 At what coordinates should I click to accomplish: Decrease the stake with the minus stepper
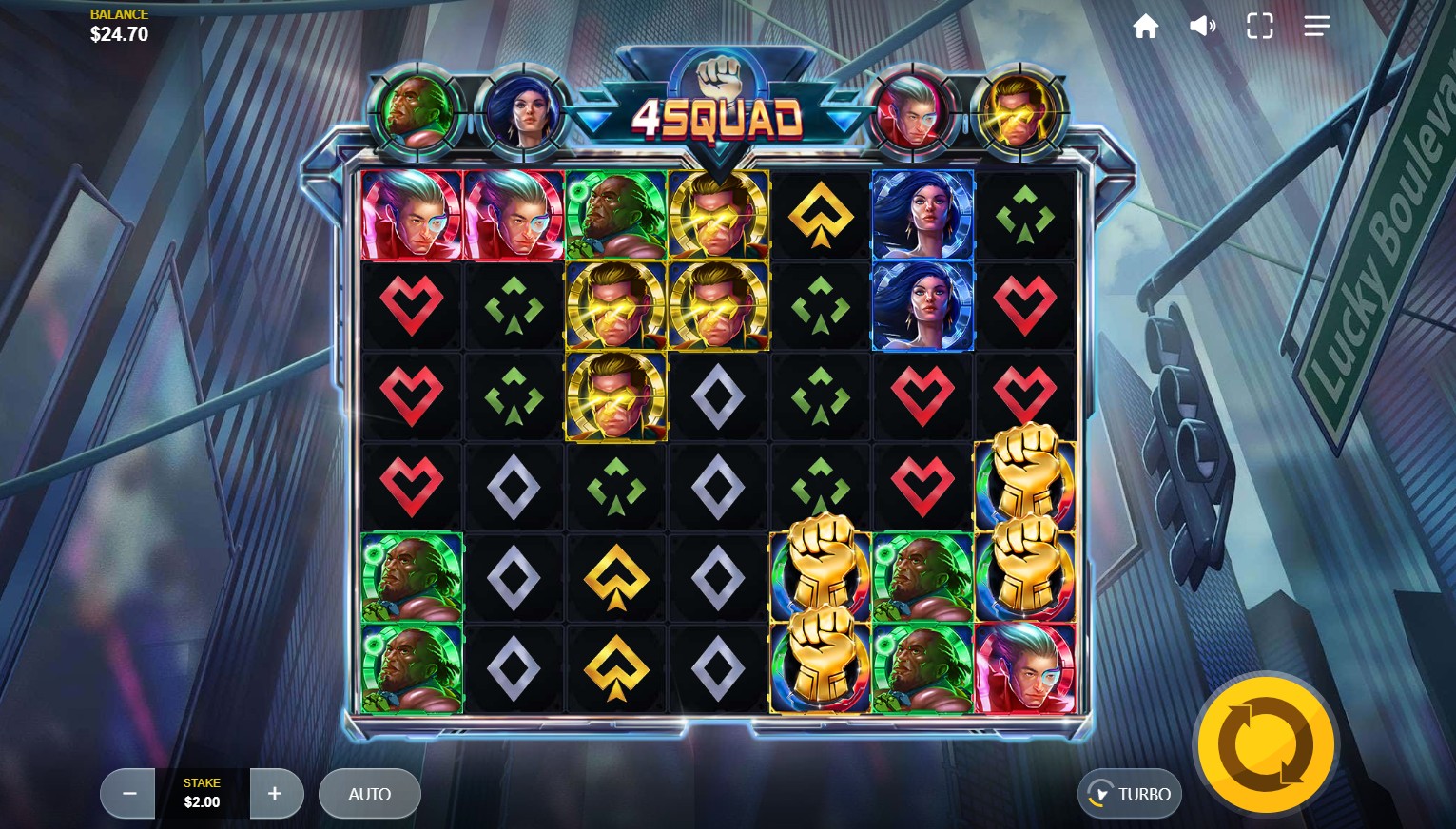click(x=127, y=794)
